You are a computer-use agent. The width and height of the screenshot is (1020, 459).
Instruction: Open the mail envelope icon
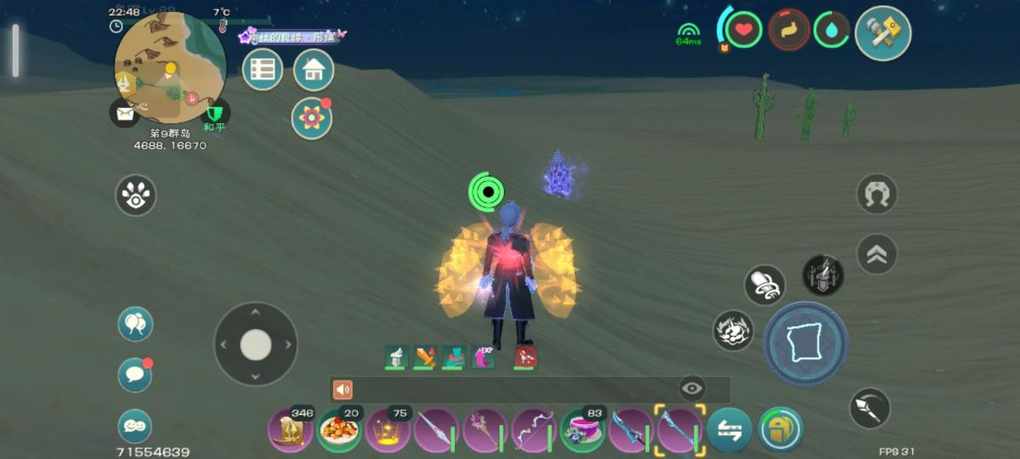coord(124,113)
